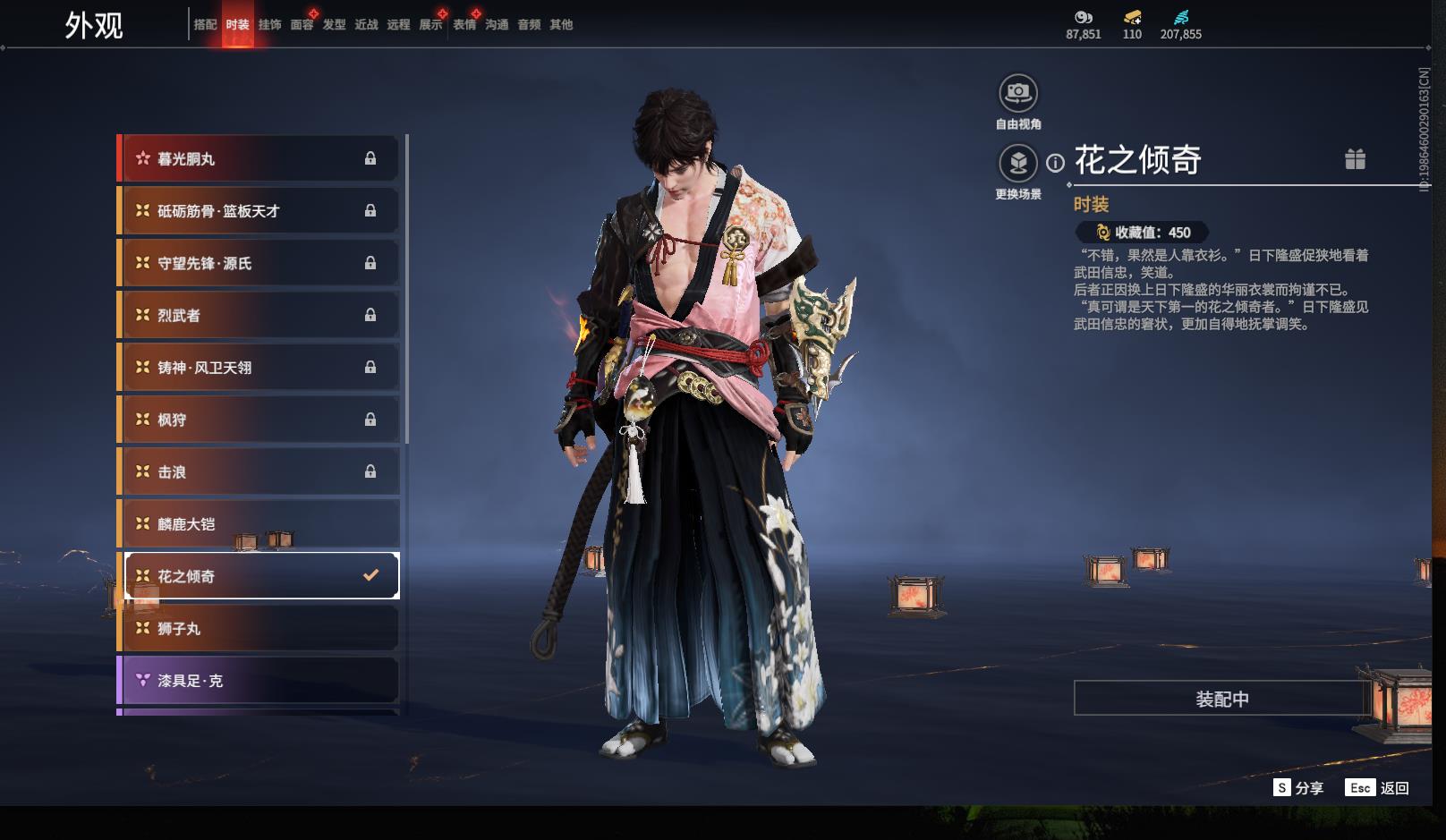The height and width of the screenshot is (840, 1446).
Task: Select the 守望先锋·源氏 outfit
Action: [x=259, y=263]
